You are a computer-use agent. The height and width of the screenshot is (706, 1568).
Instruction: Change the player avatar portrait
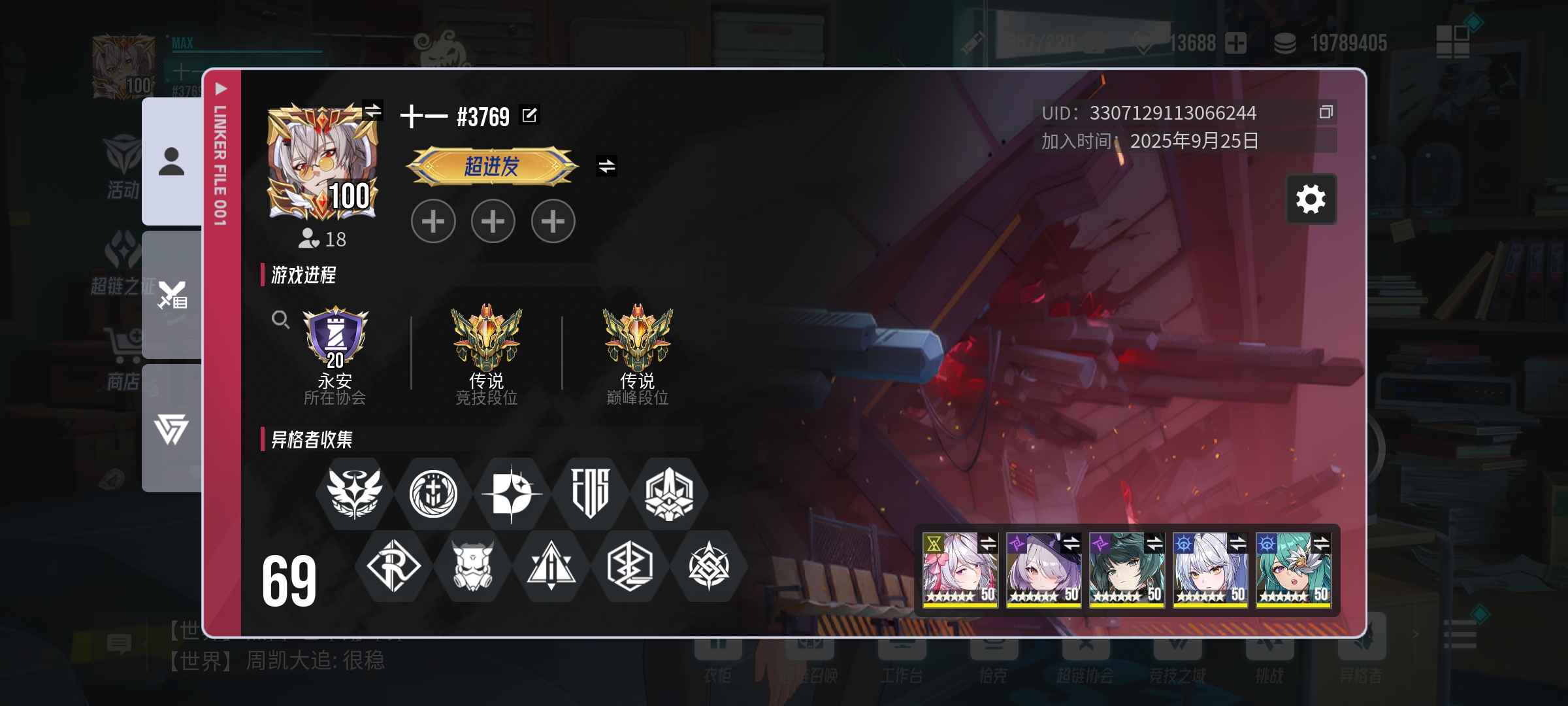pos(372,110)
